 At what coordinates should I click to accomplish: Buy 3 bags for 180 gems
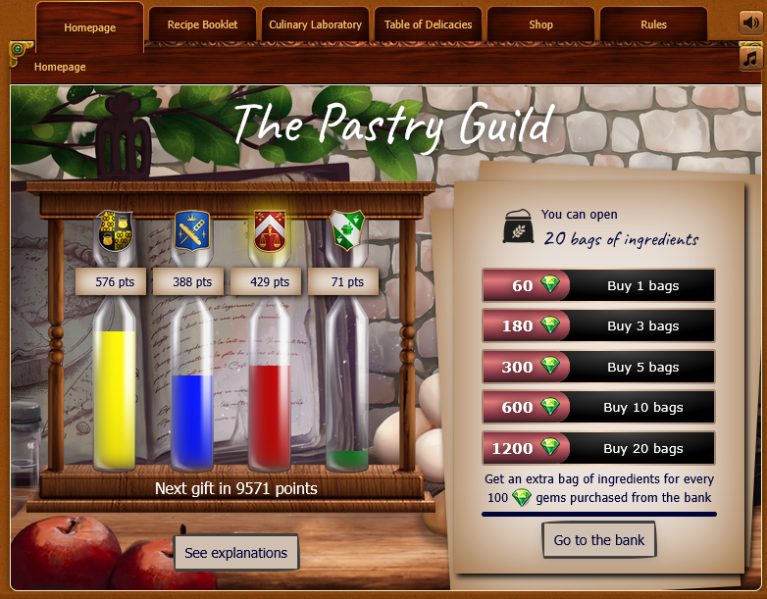598,326
